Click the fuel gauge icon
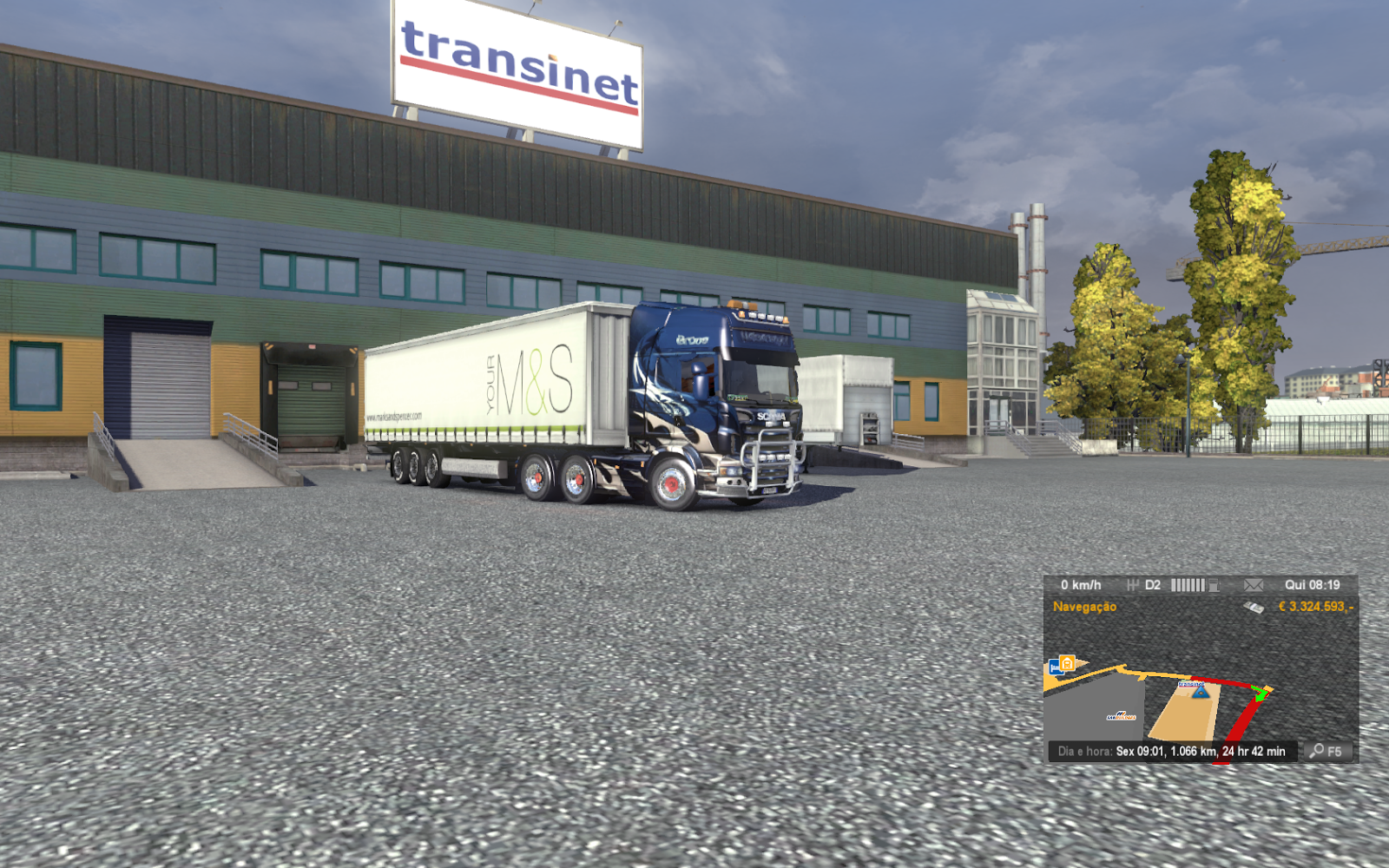Image resolution: width=1389 pixels, height=868 pixels. pos(1214,585)
